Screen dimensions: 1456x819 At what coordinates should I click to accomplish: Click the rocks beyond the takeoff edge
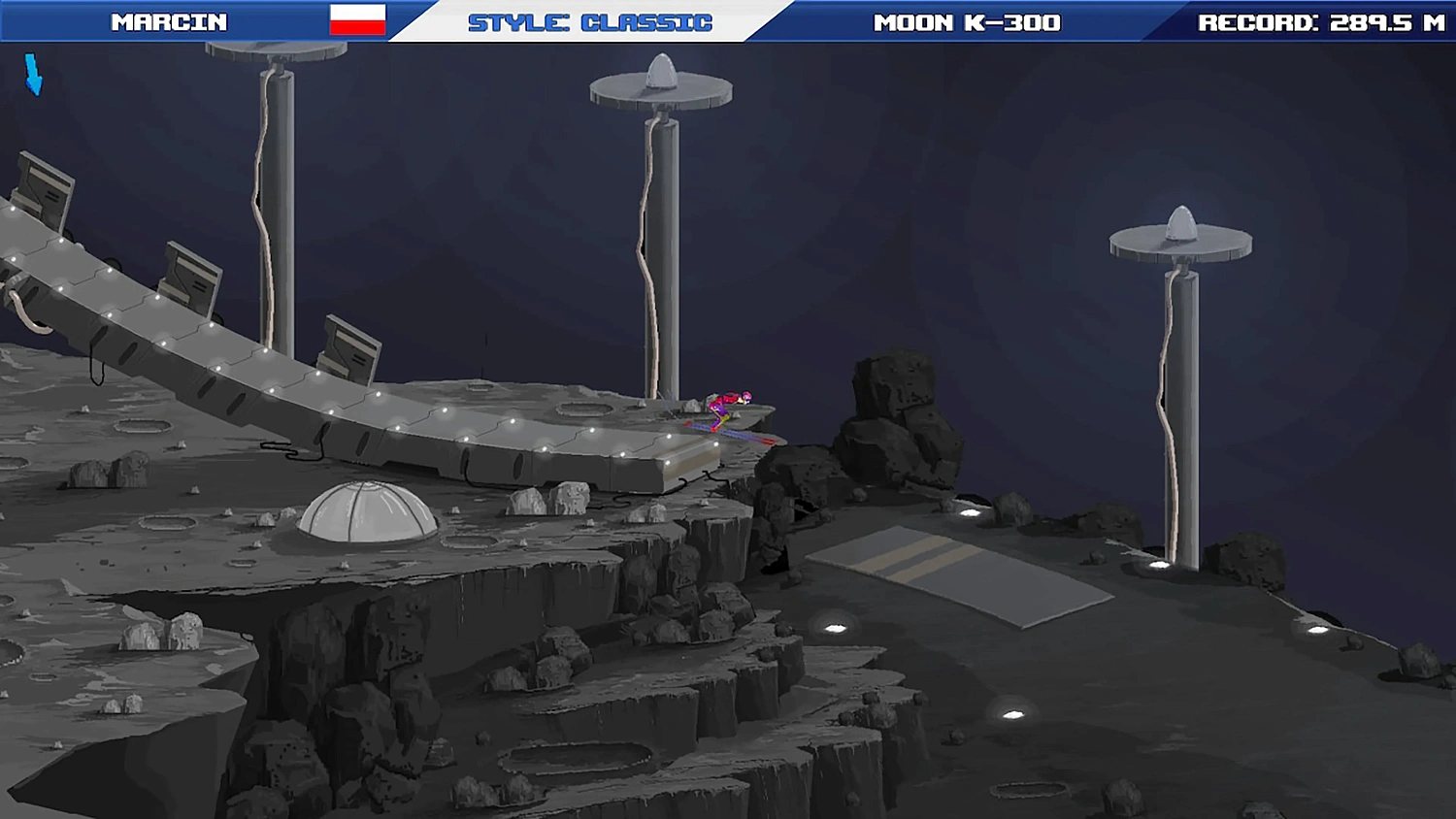(x=893, y=408)
